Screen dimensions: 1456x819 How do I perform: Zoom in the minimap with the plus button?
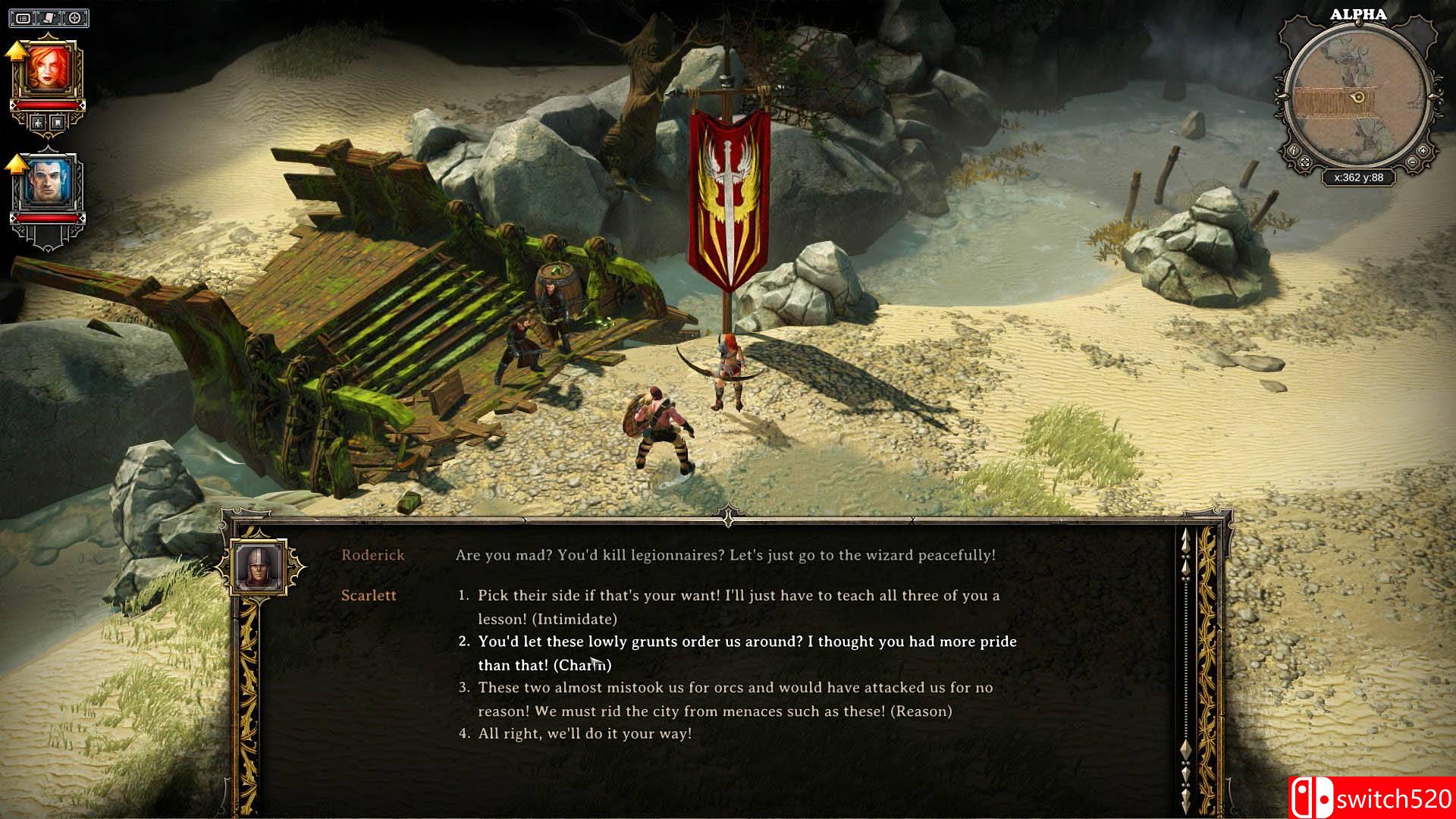tap(1423, 150)
